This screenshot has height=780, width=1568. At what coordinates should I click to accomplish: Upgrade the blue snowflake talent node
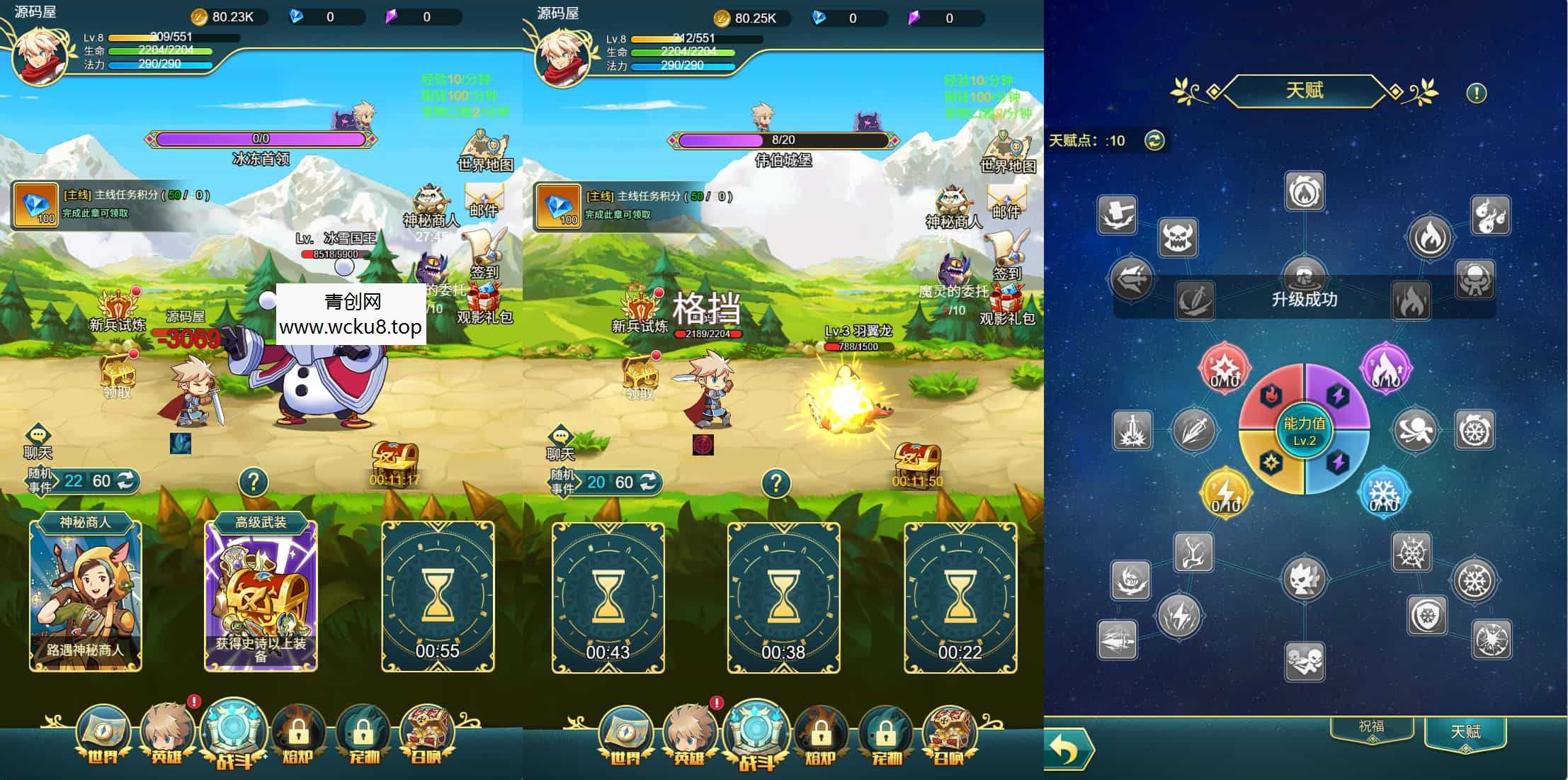(x=1383, y=490)
